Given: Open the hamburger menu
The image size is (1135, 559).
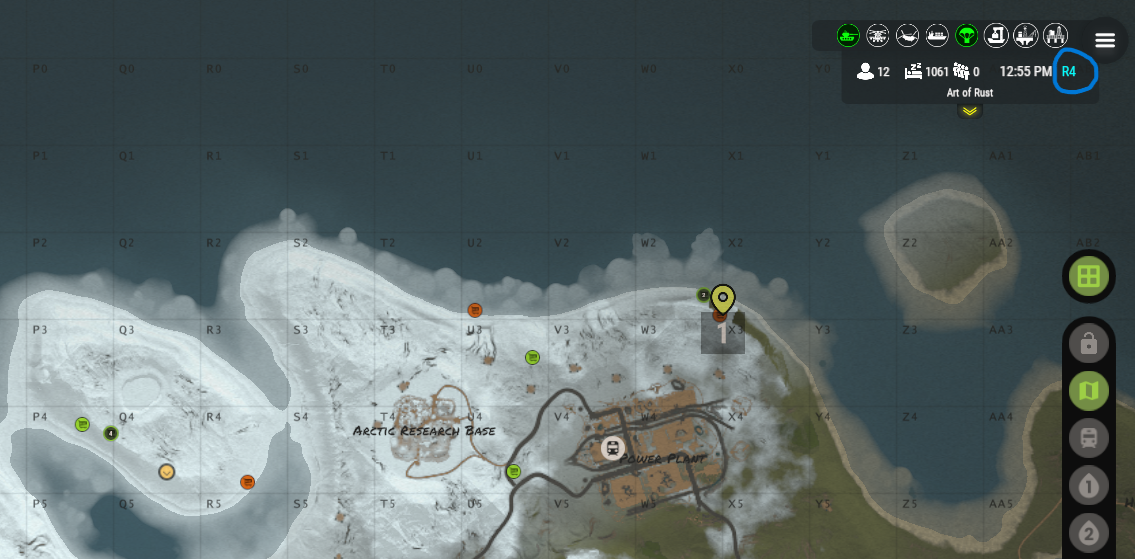Looking at the screenshot, I should pyautogui.click(x=1105, y=40).
